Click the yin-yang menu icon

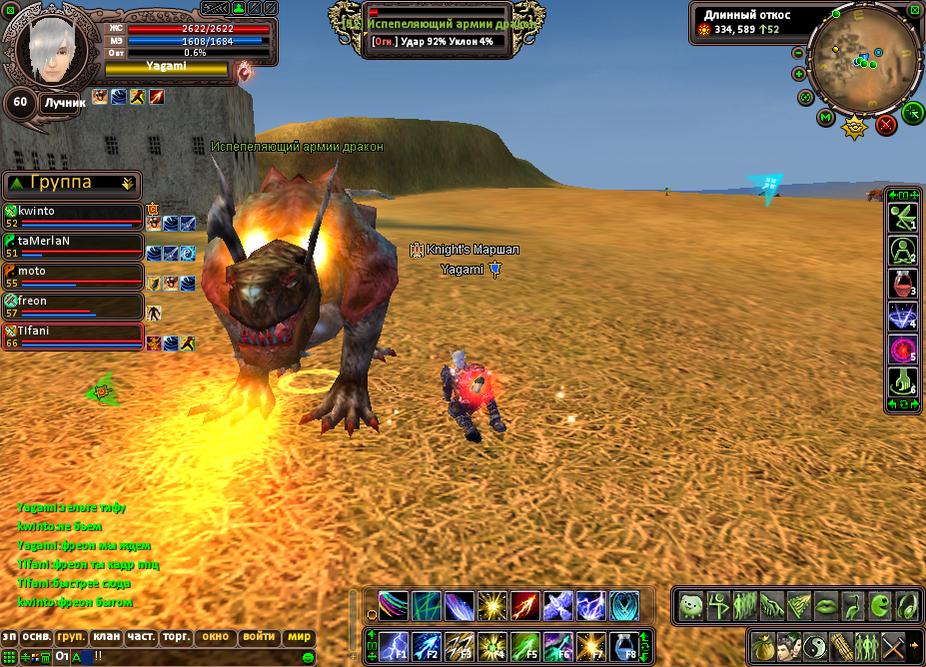[816, 645]
